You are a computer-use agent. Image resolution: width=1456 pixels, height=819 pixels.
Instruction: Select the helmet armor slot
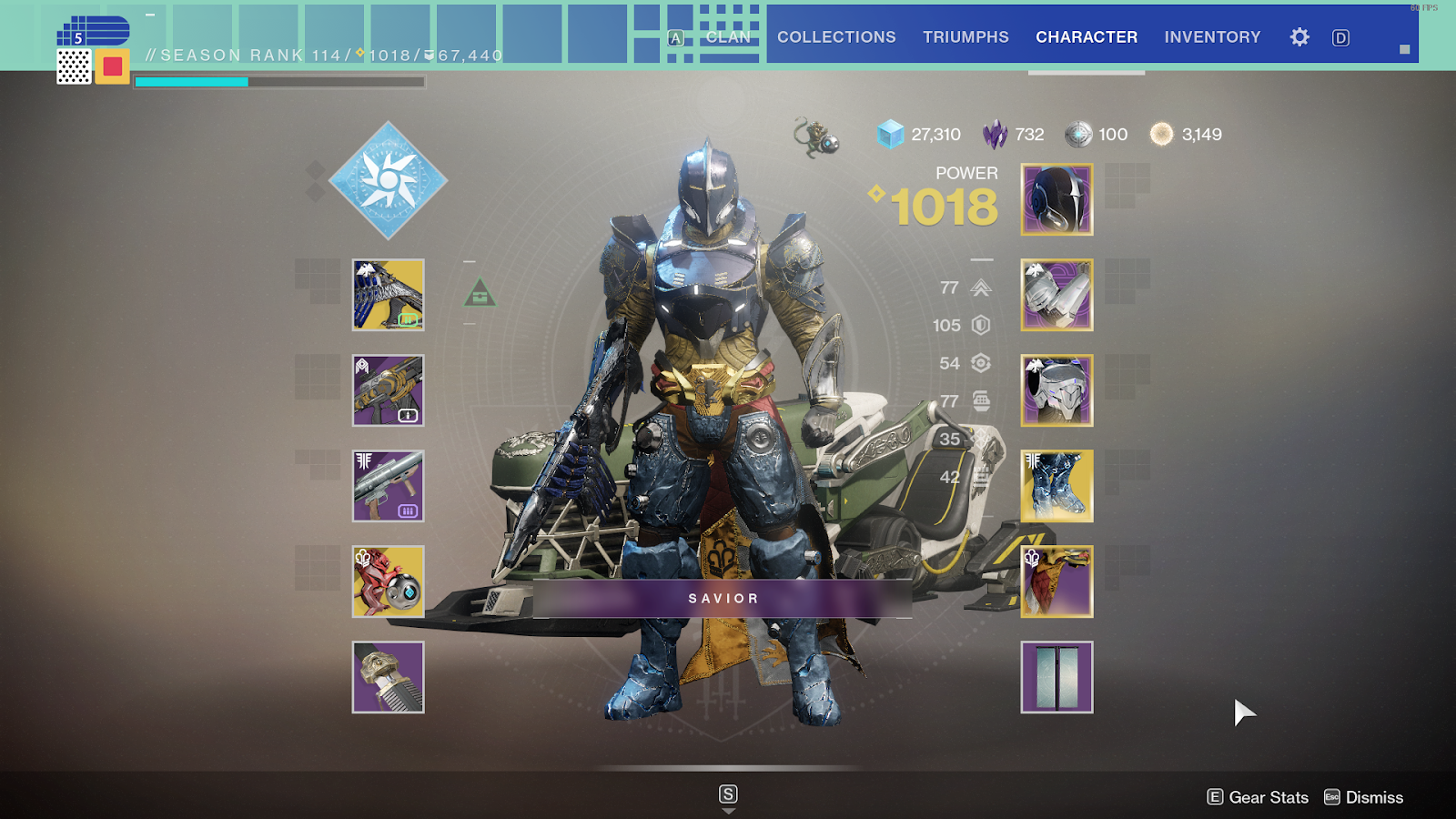[1057, 199]
